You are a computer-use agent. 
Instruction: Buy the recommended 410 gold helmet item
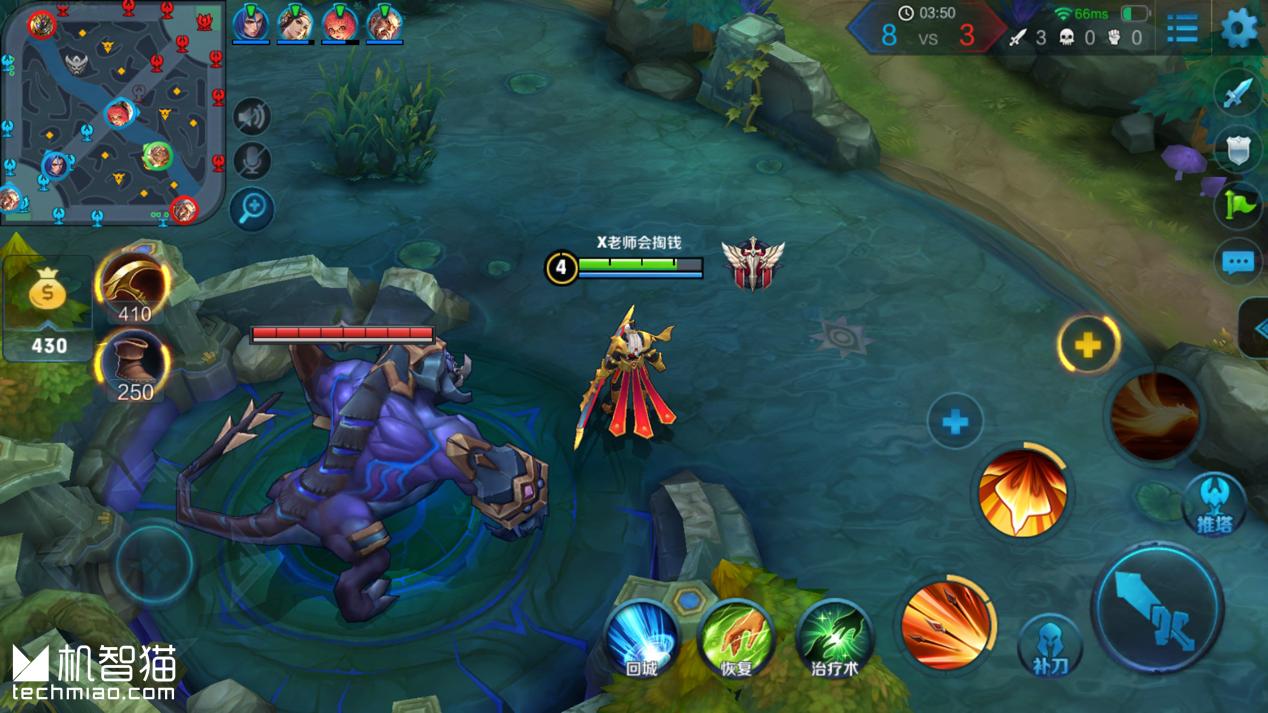pyautogui.click(x=133, y=285)
